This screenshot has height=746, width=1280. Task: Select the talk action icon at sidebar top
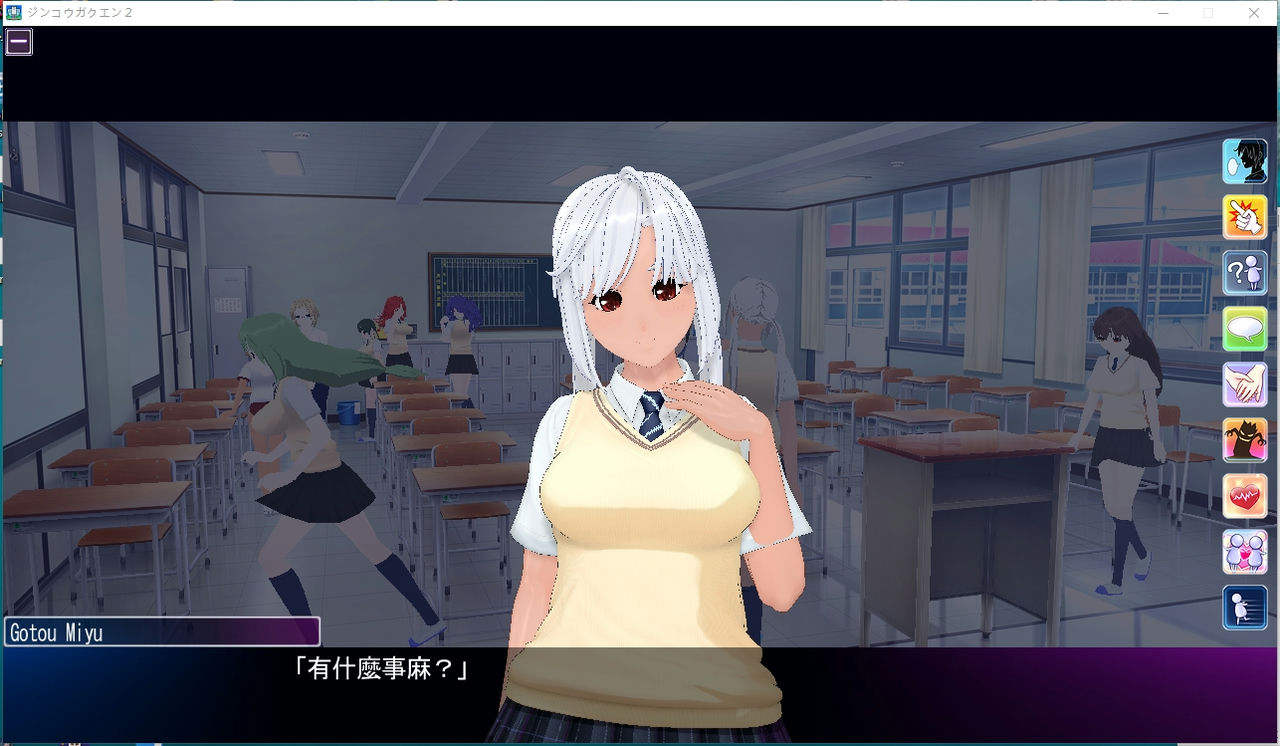[1244, 162]
